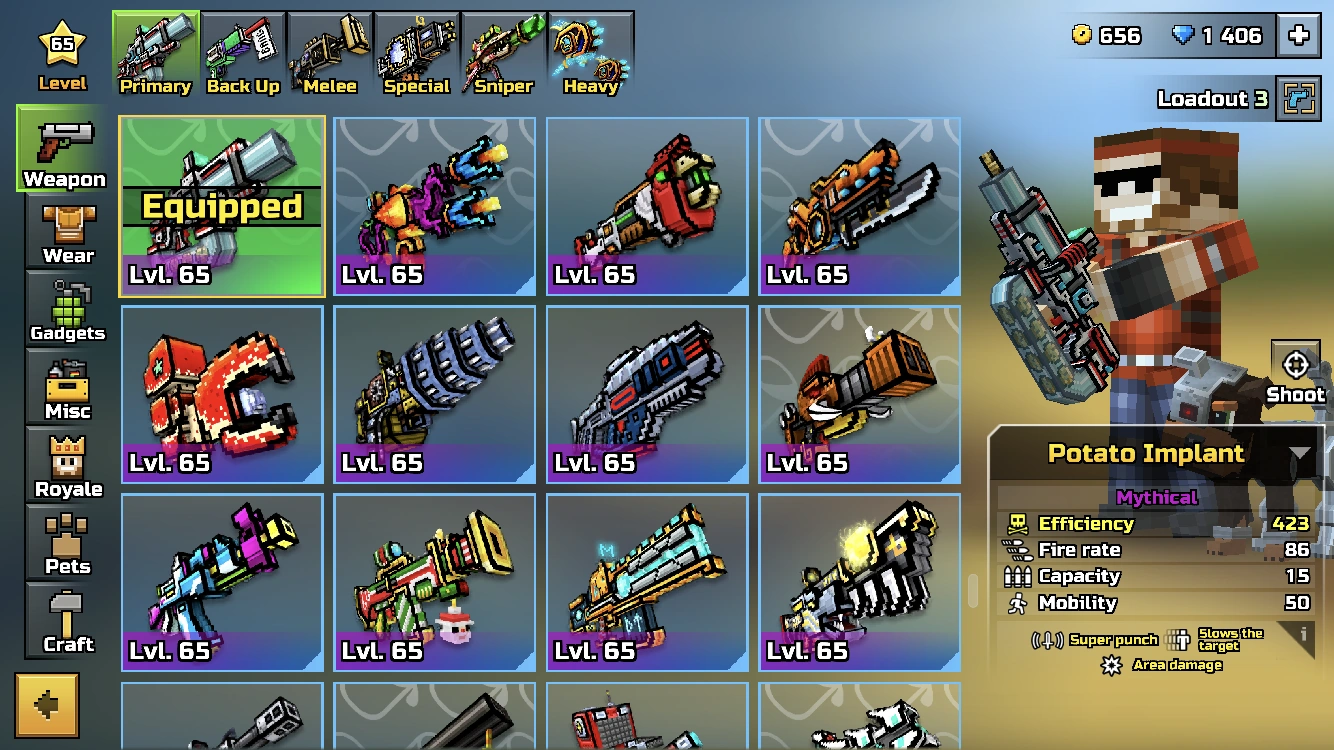Open the Heavy weapons tab
Image resolution: width=1334 pixels, height=750 pixels.
click(x=589, y=45)
